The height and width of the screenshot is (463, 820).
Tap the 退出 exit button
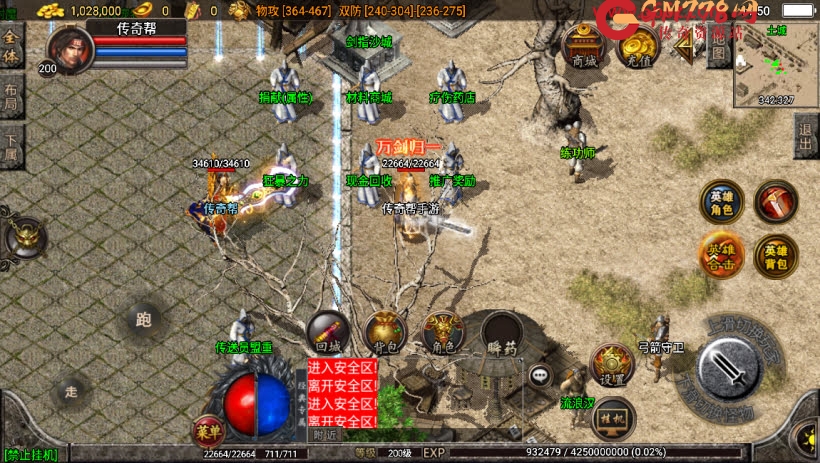[806, 135]
